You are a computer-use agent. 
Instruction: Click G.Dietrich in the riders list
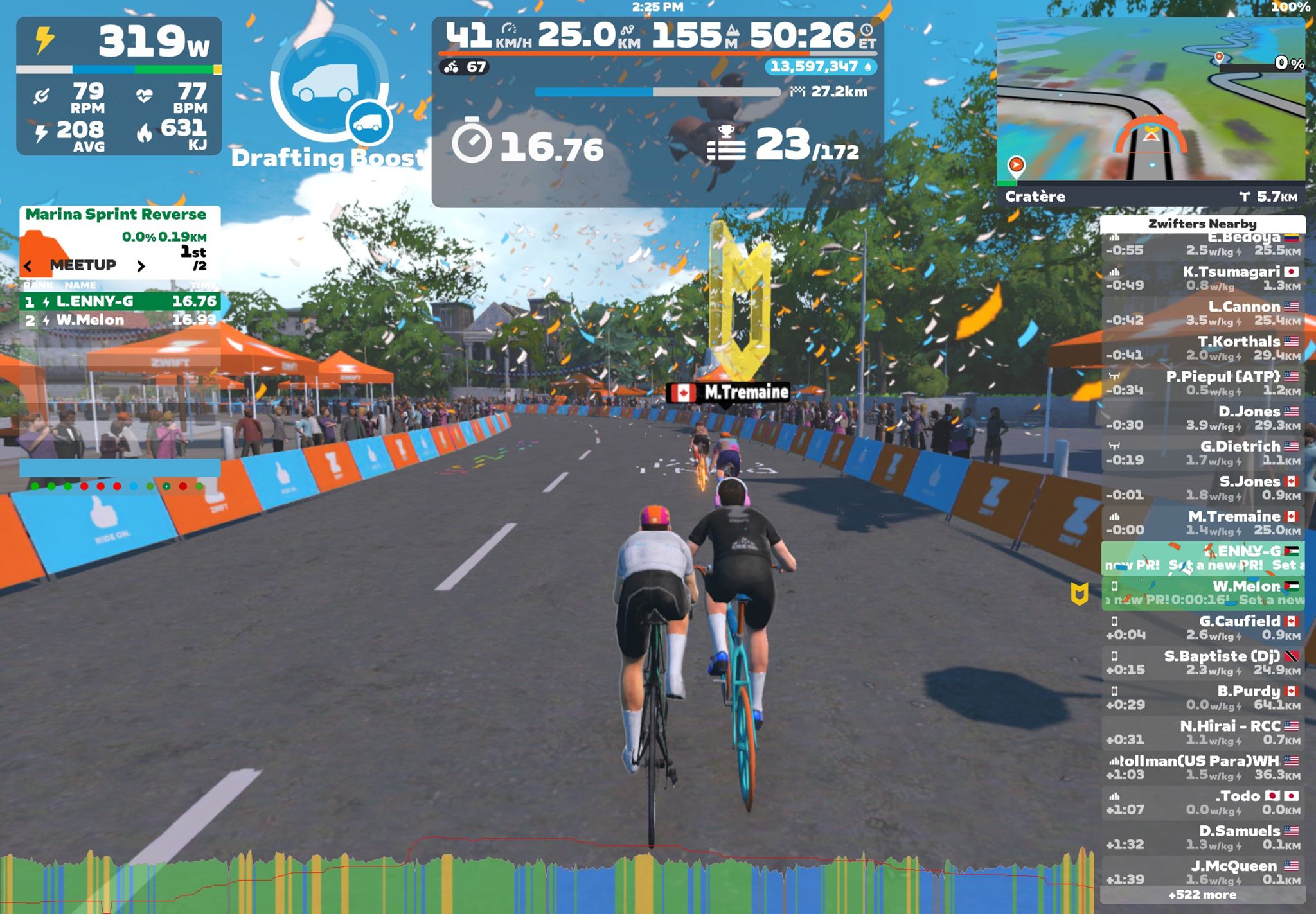click(x=1202, y=453)
